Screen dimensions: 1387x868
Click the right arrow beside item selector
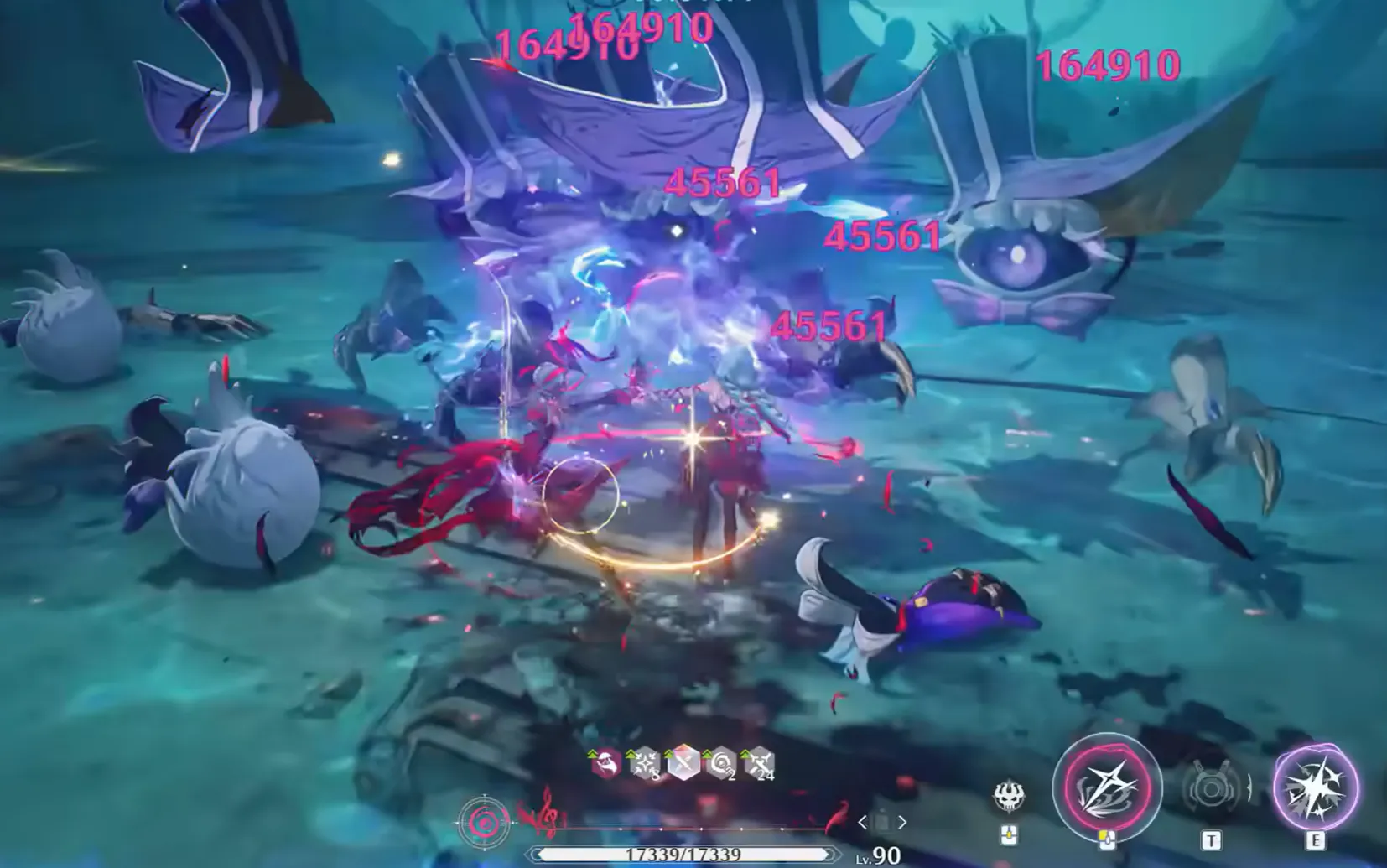coord(902,823)
